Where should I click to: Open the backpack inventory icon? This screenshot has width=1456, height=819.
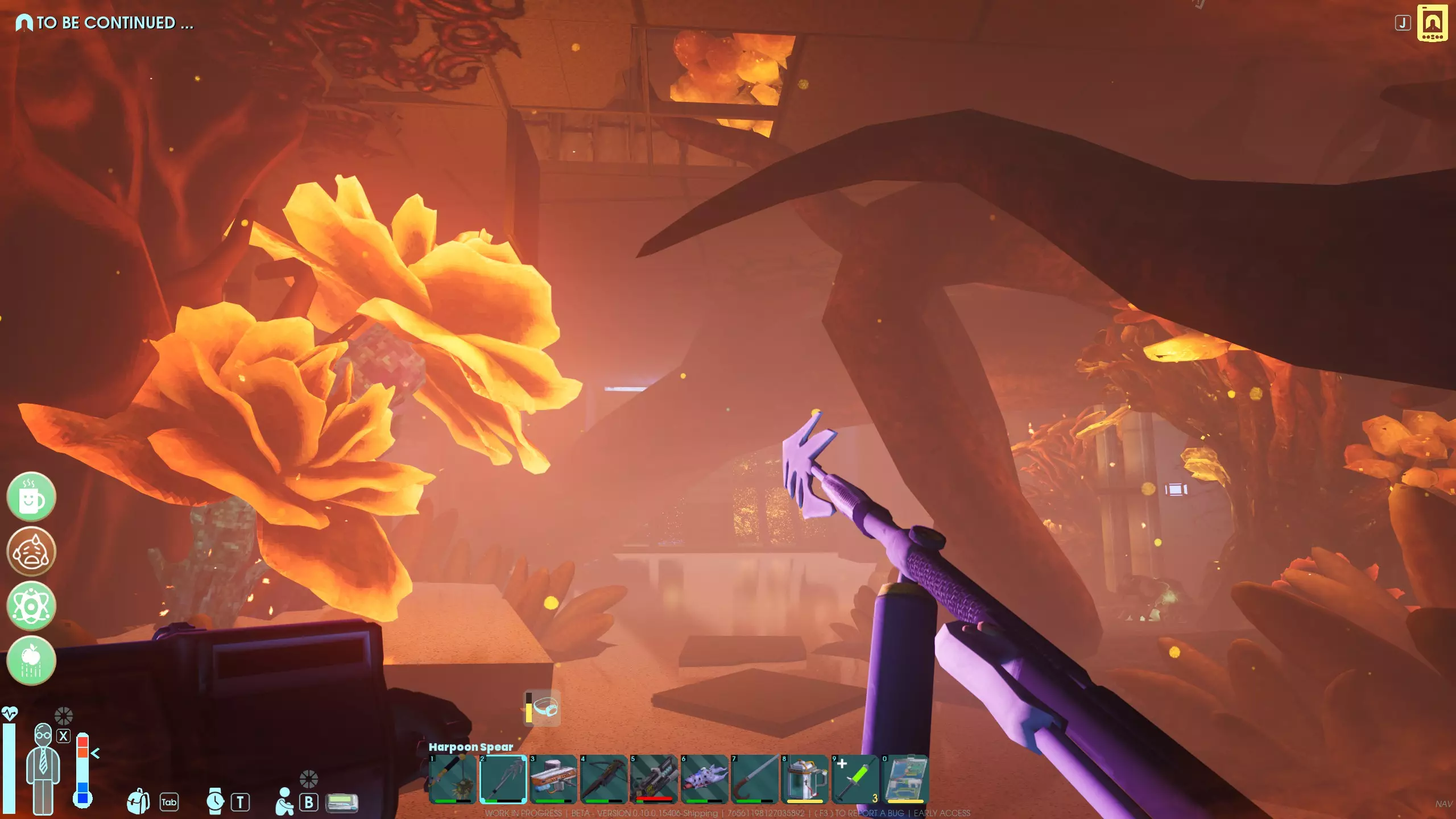138,801
